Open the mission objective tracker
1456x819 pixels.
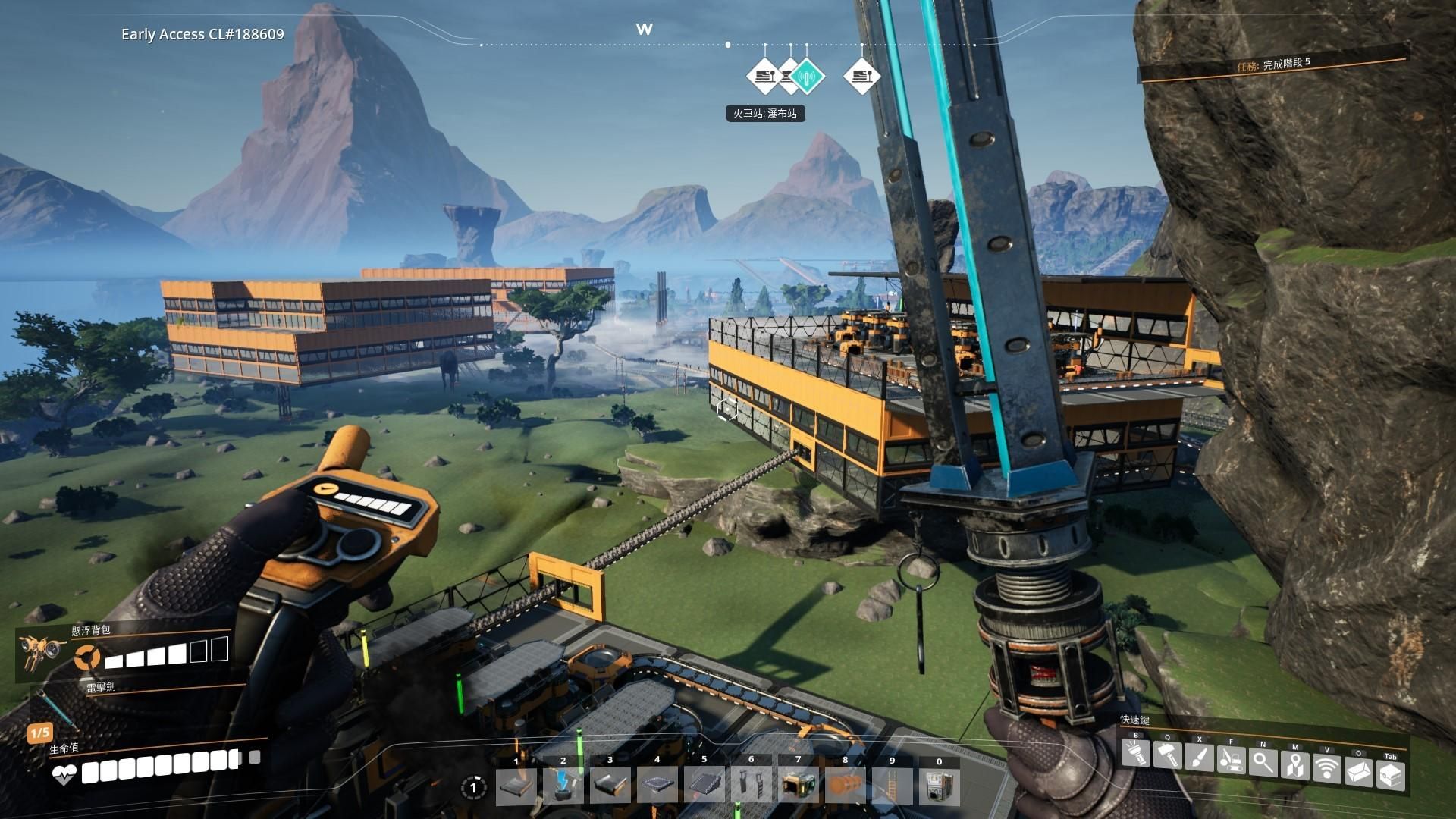pos(1274,64)
